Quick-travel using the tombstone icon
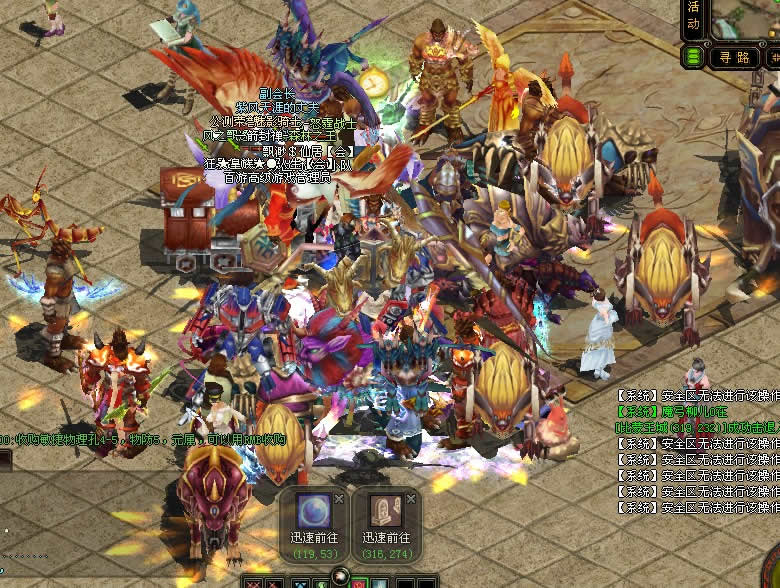 pos(386,511)
